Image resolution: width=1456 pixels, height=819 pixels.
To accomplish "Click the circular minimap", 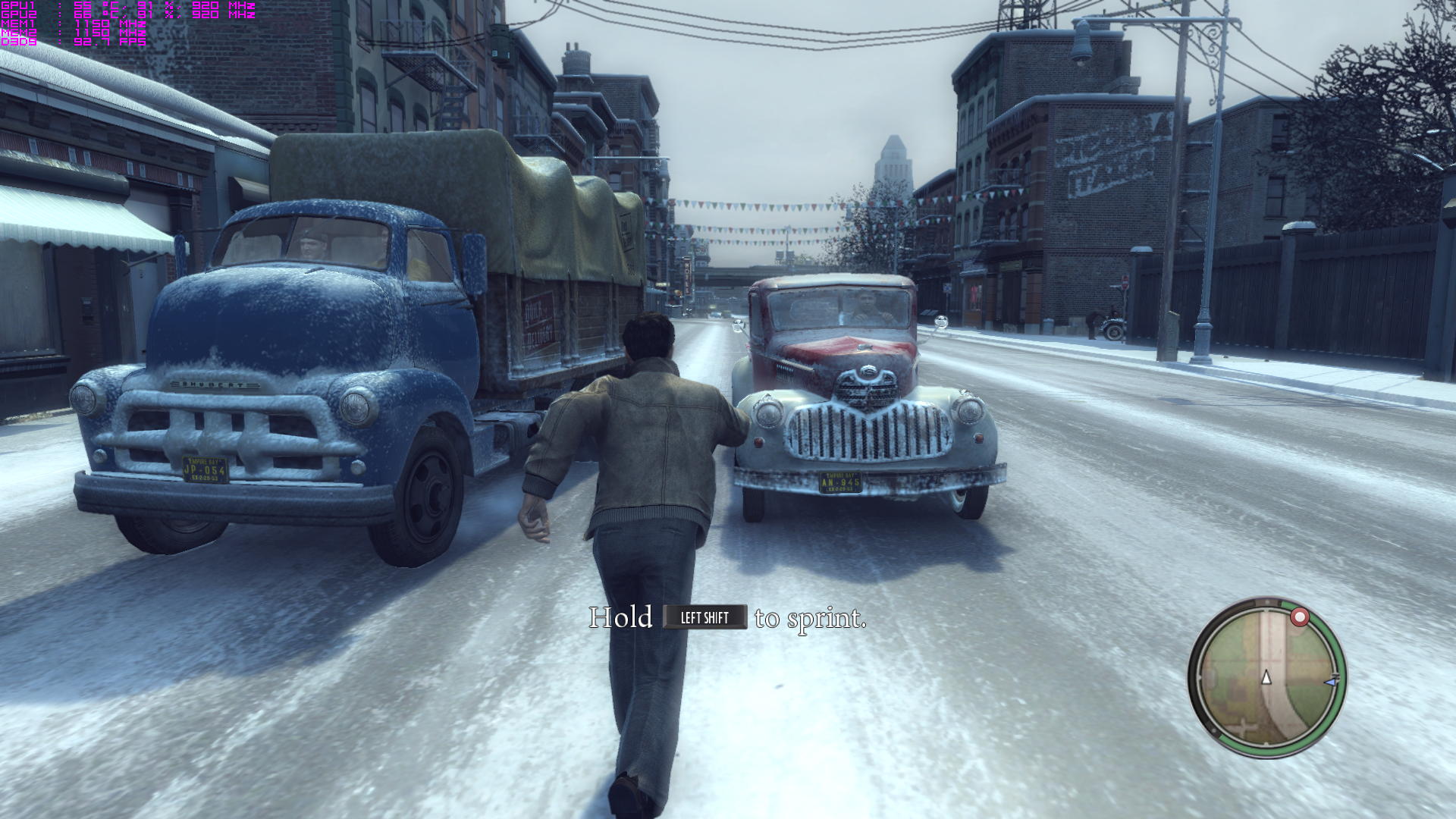I will [1266, 677].
